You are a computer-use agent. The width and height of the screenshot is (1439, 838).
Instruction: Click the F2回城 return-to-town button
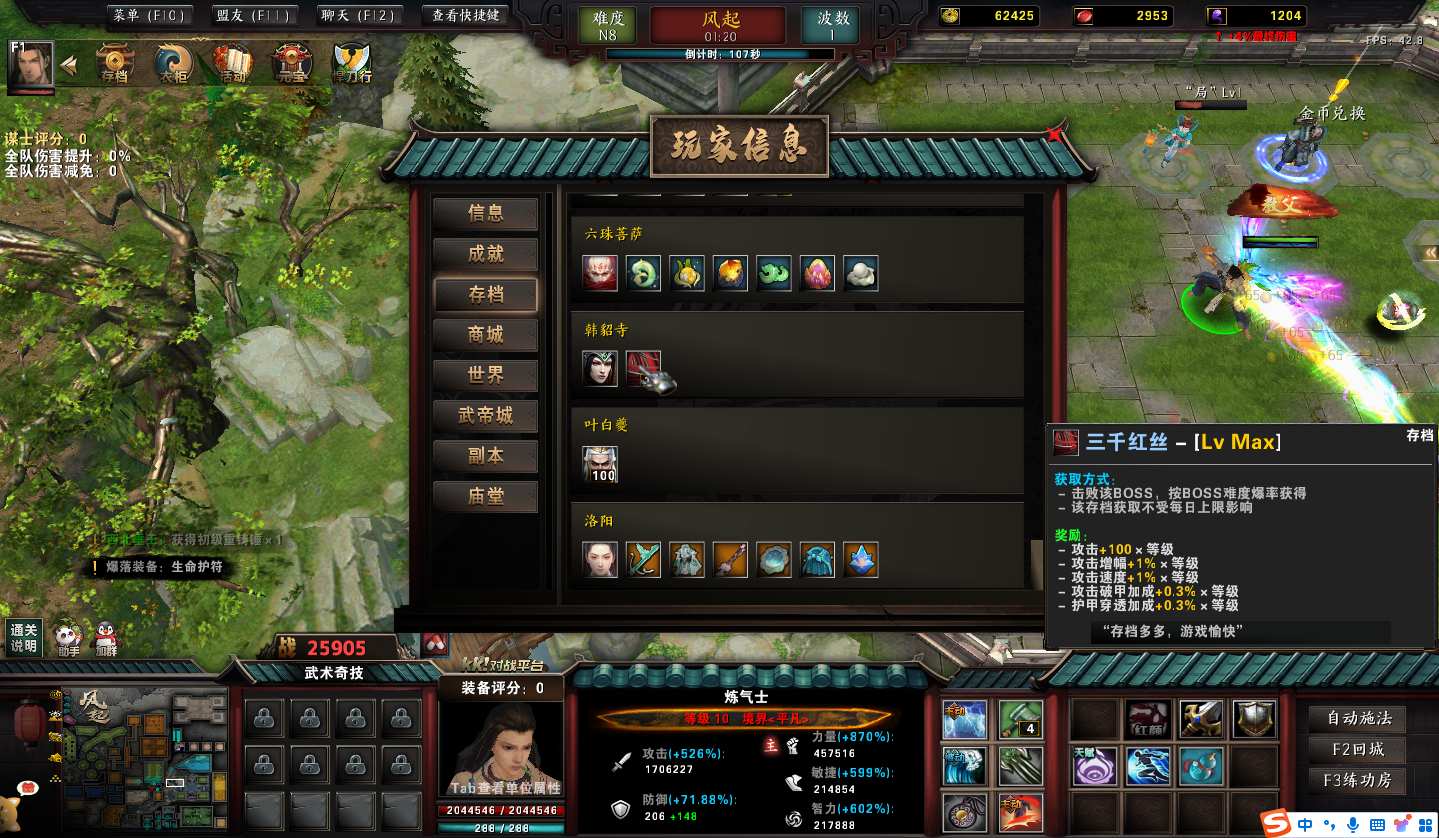pyautogui.click(x=1357, y=749)
